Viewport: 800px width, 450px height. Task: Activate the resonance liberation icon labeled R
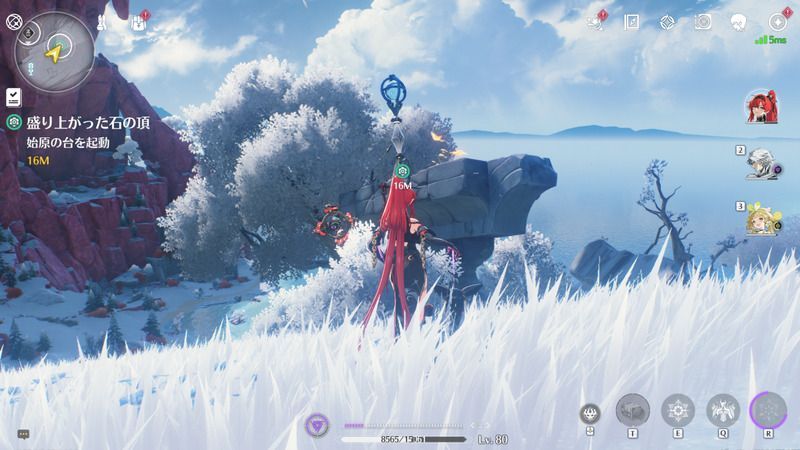point(768,410)
